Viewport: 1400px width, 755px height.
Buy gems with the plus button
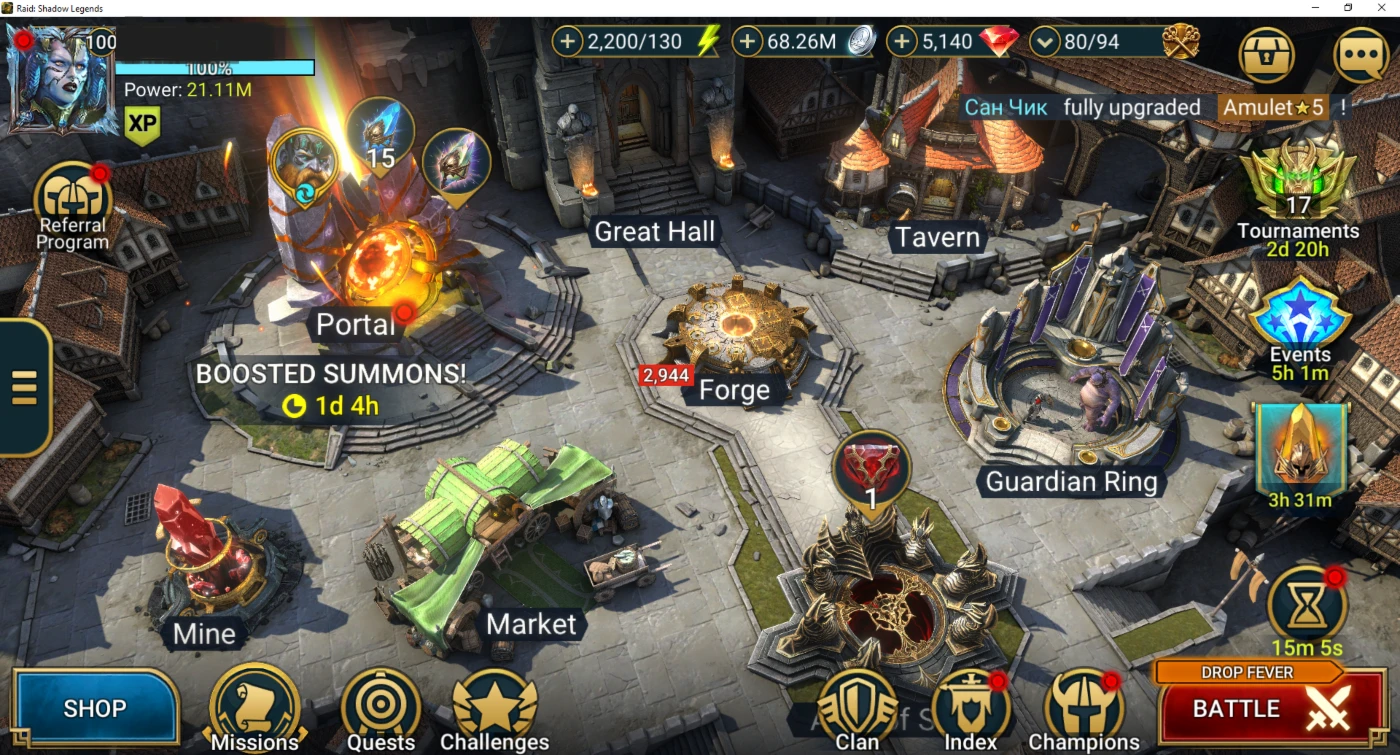902,42
